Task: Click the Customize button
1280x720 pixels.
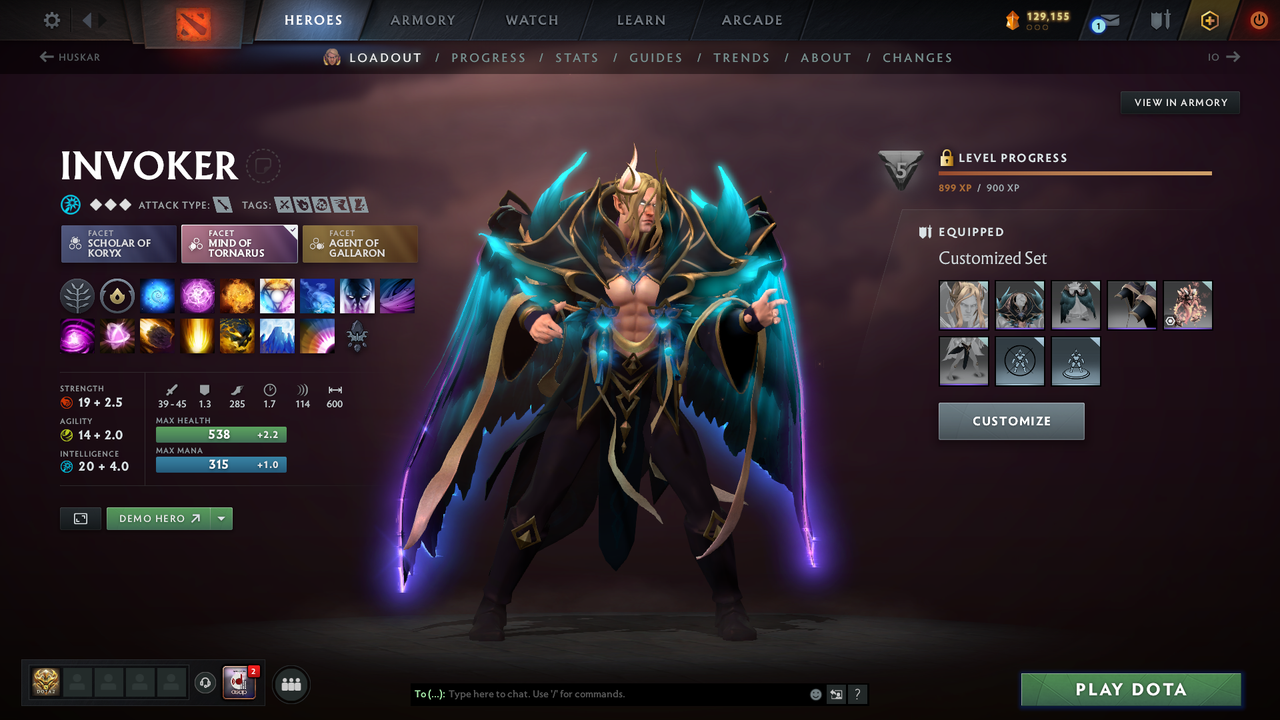Action: [x=1011, y=421]
